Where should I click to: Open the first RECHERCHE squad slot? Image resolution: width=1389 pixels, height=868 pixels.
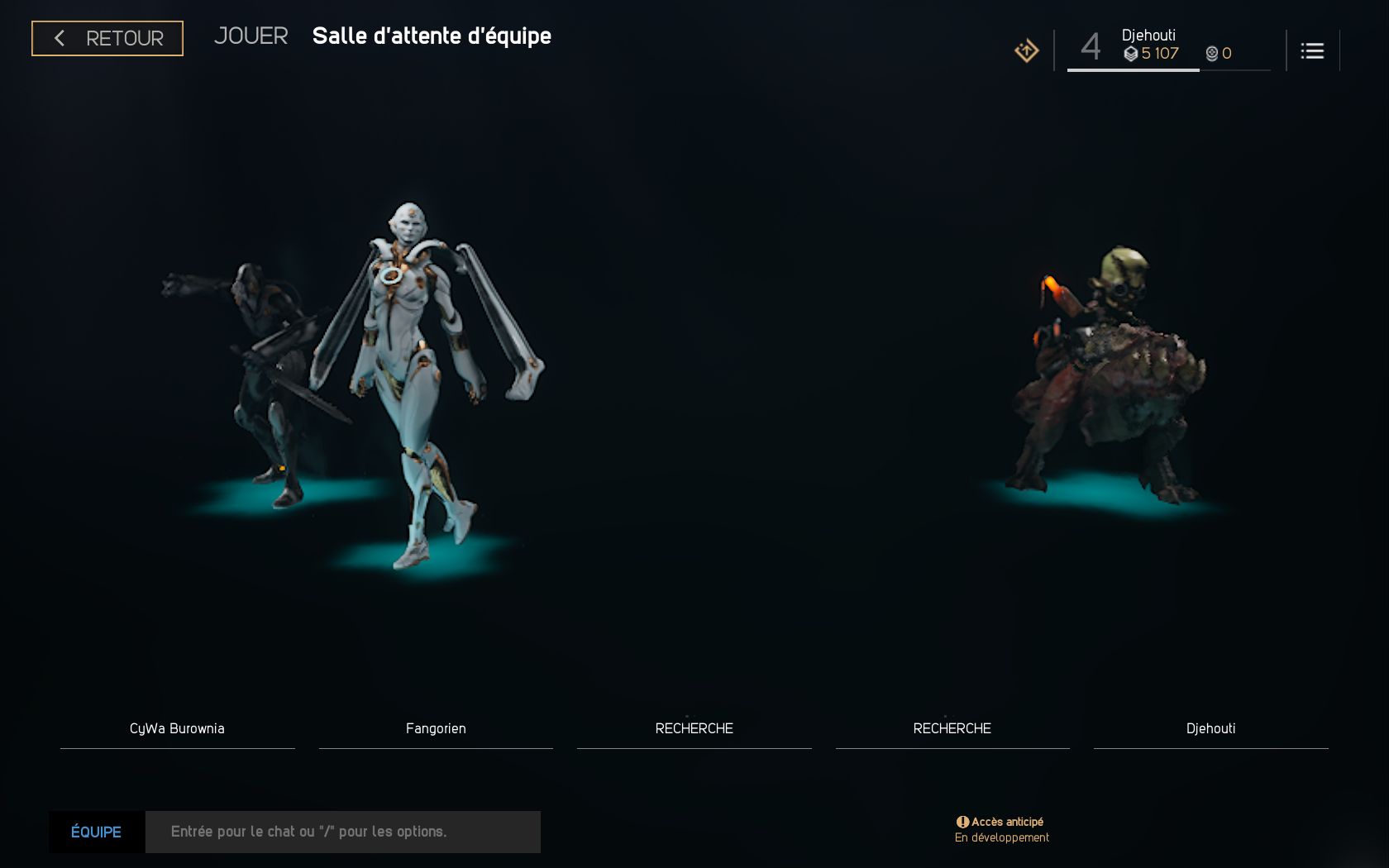click(x=694, y=728)
